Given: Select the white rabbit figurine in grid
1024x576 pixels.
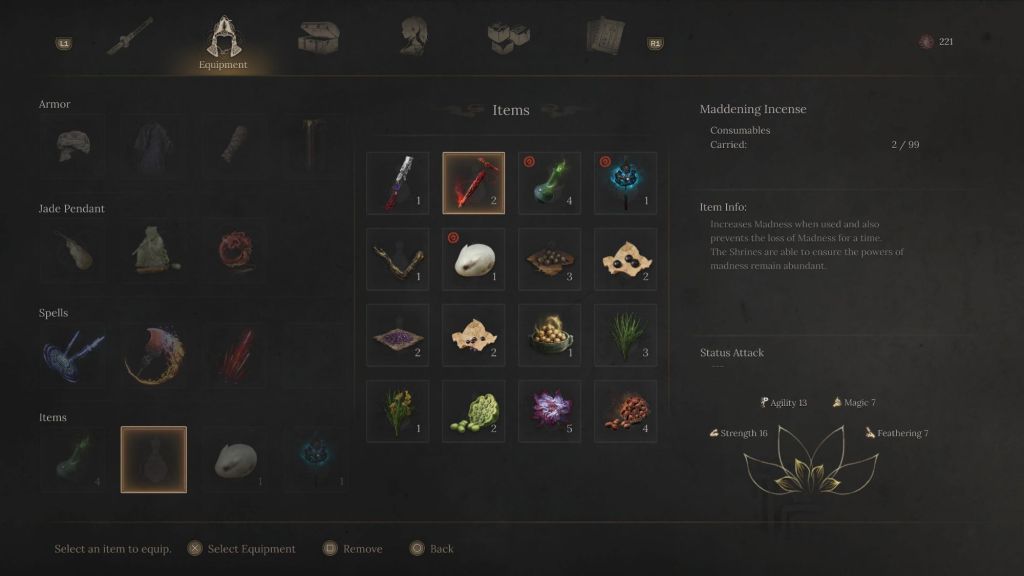Looking at the screenshot, I should click(474, 259).
